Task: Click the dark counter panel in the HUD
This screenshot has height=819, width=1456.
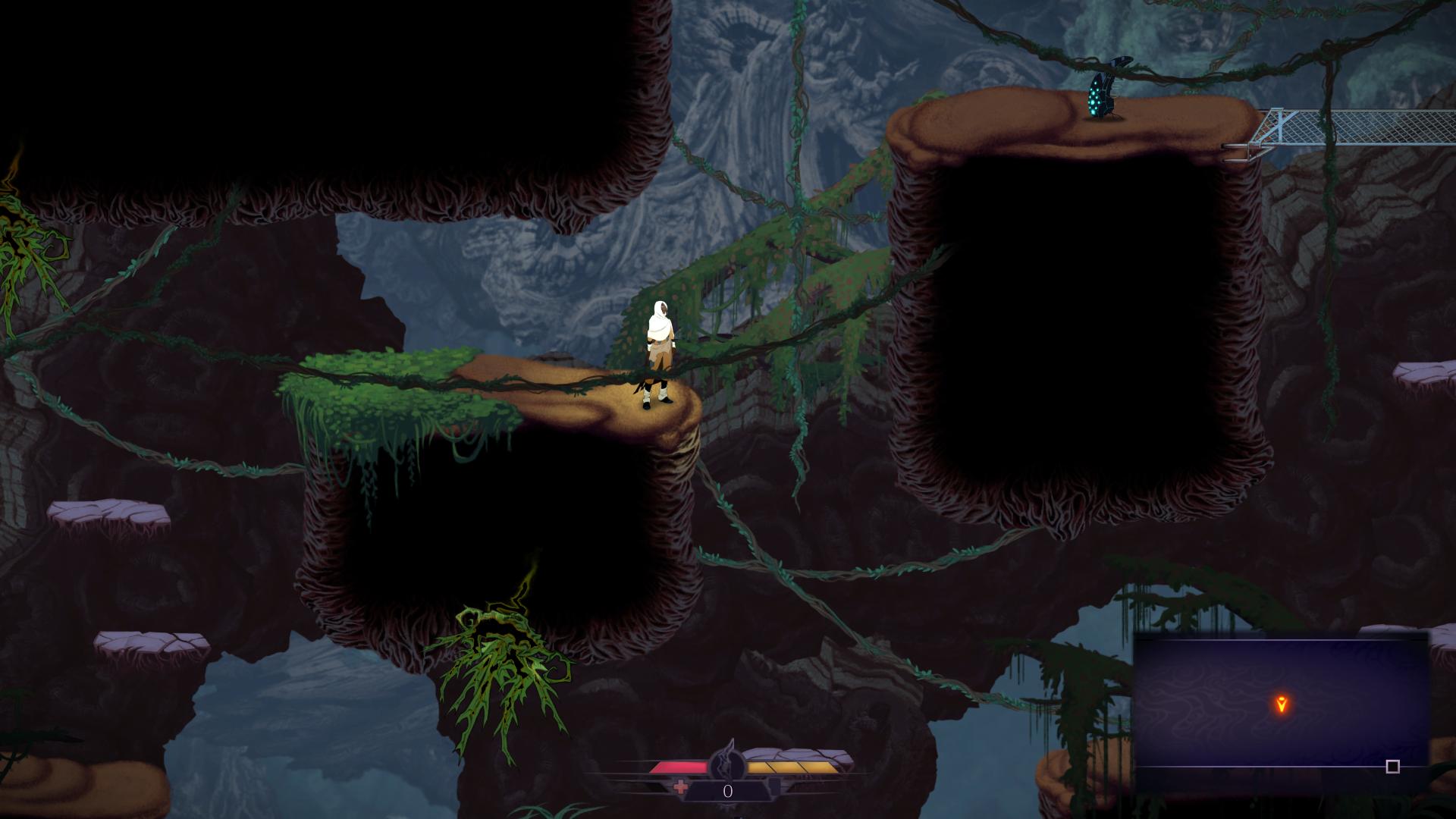Action: pos(726,791)
